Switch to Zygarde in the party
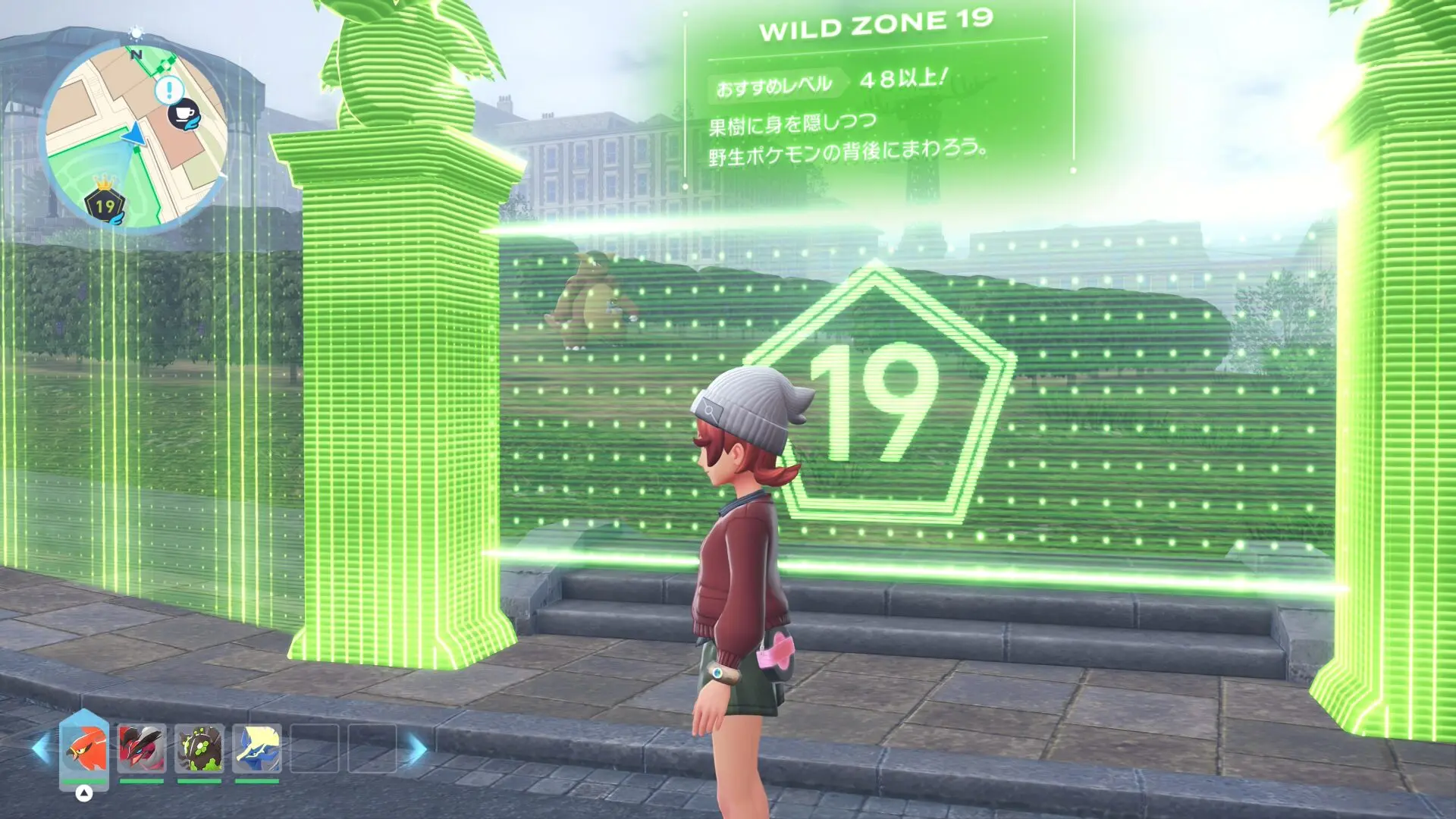The height and width of the screenshot is (819, 1456). pyautogui.click(x=199, y=748)
